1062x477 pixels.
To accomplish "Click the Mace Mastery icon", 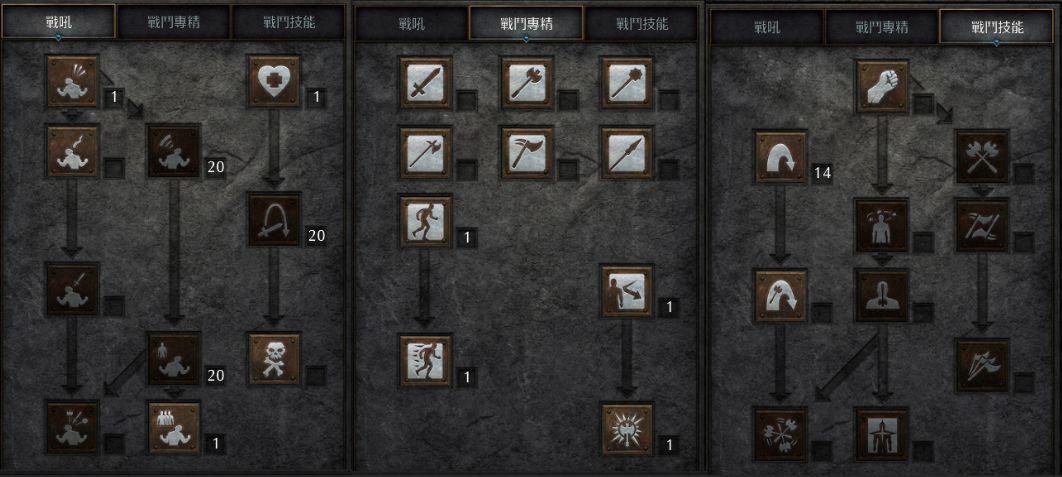I will click(627, 82).
